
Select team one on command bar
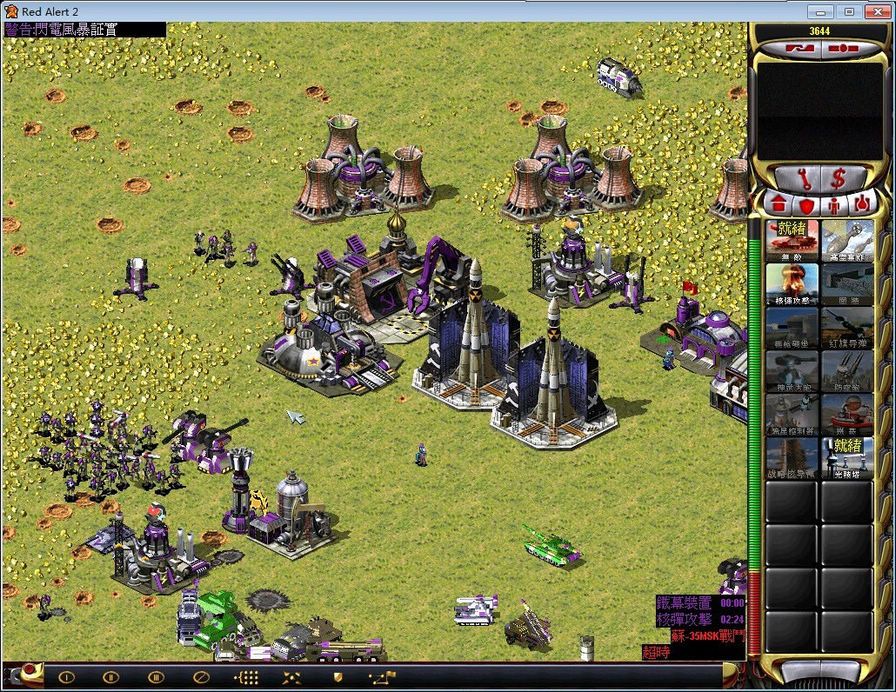[x=66, y=677]
